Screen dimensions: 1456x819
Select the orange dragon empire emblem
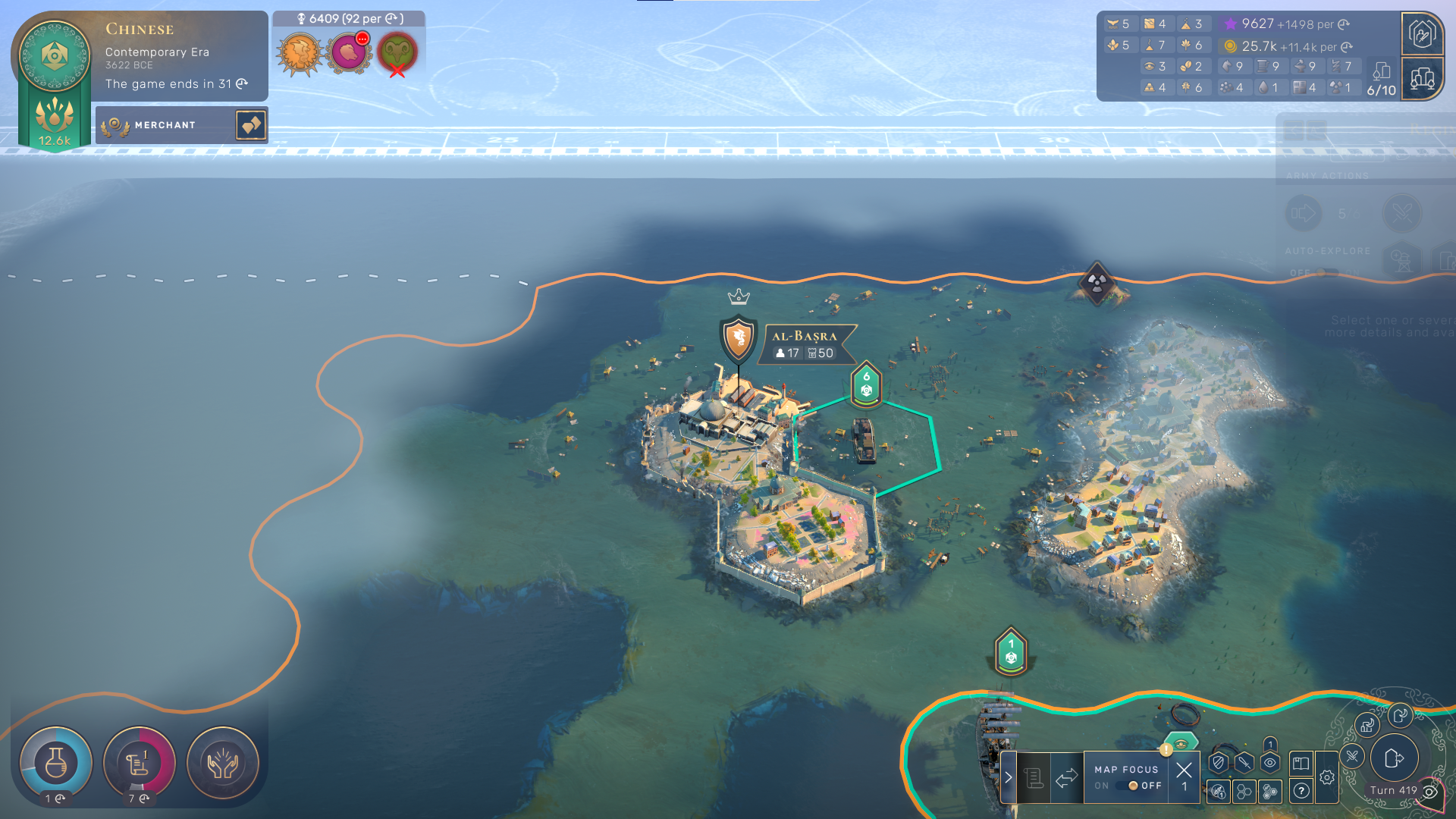[x=300, y=52]
